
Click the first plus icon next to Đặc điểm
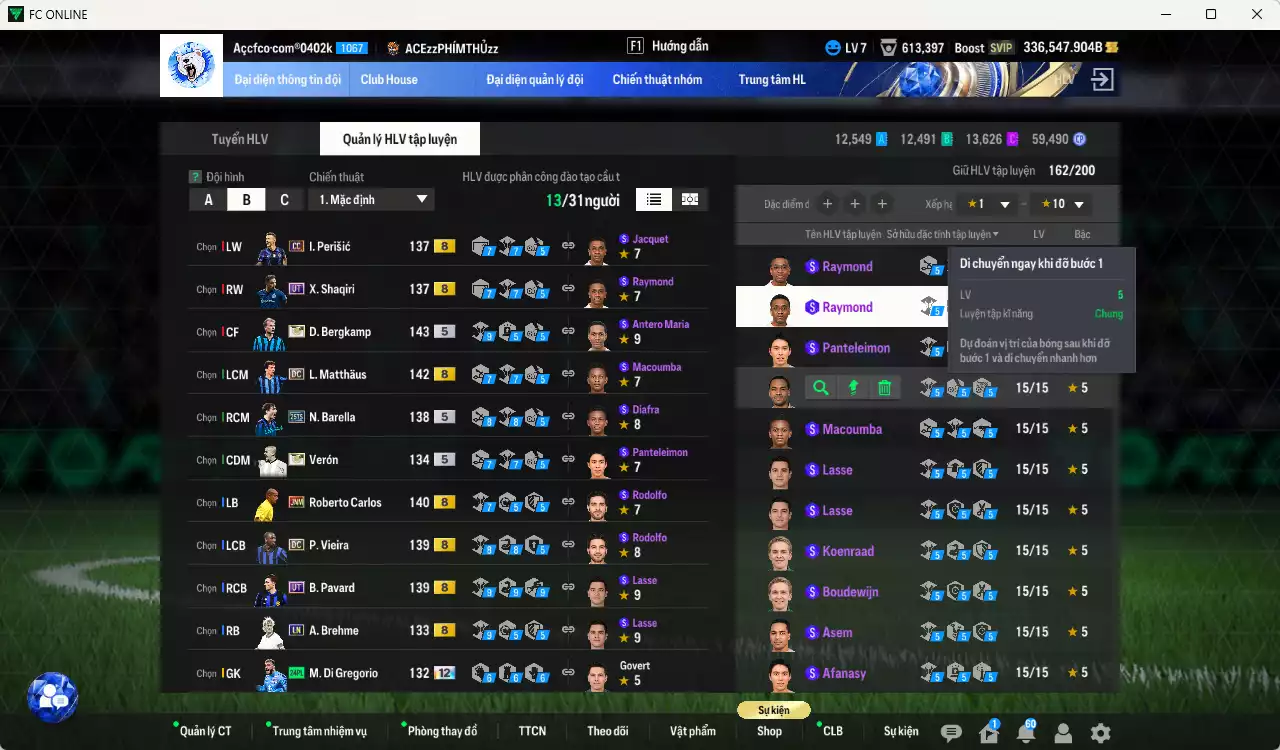pyautogui.click(x=827, y=203)
